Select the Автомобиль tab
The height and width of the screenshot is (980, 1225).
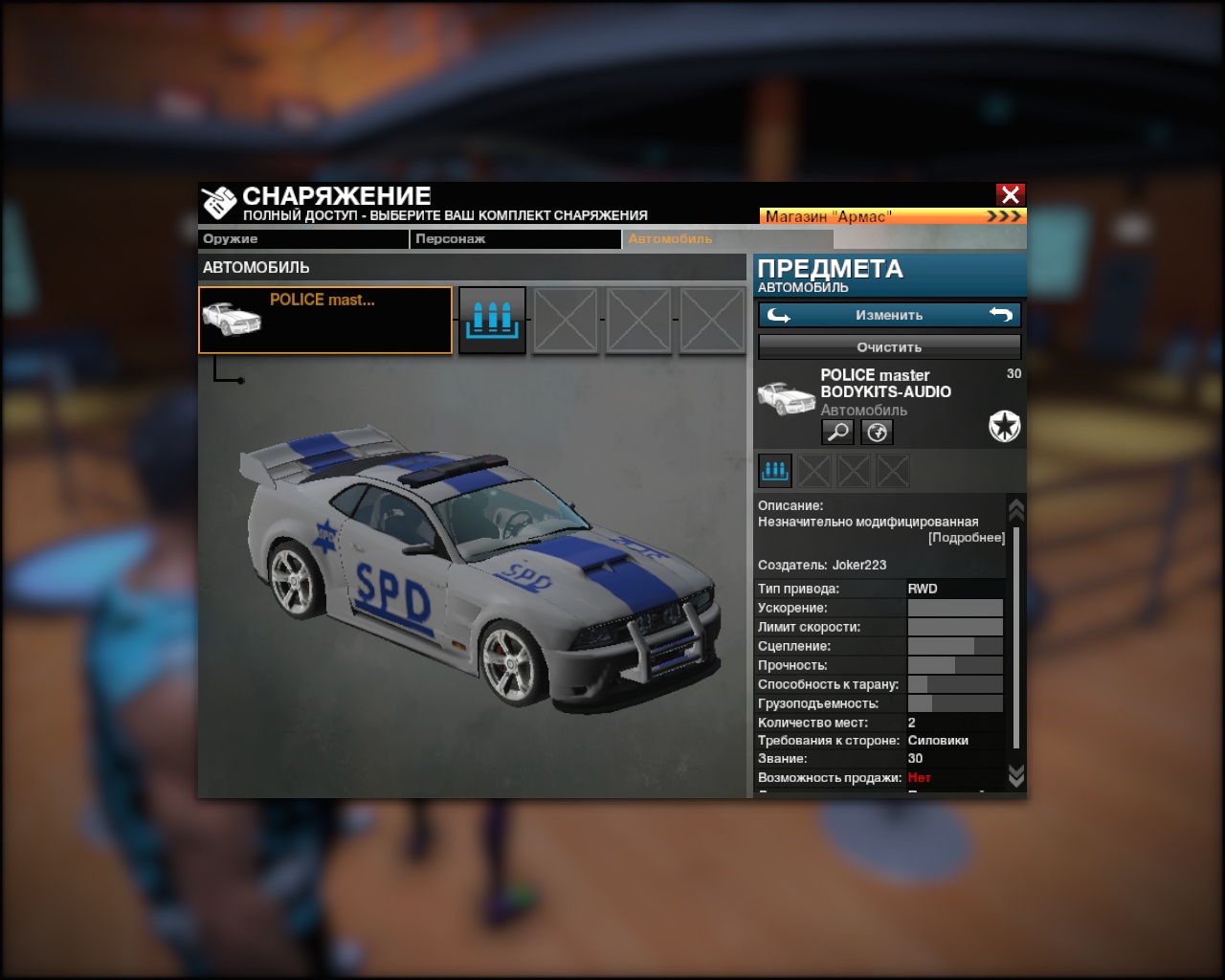[x=727, y=239]
